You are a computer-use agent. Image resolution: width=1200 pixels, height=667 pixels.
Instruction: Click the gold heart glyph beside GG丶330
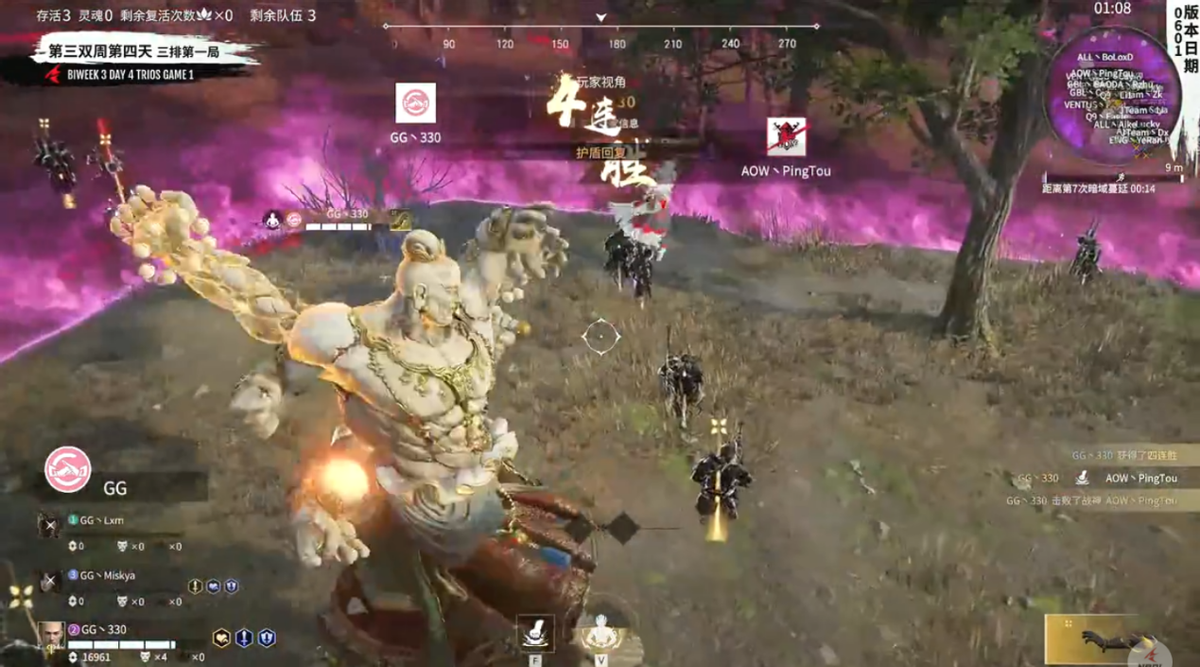pyautogui.click(x=221, y=637)
